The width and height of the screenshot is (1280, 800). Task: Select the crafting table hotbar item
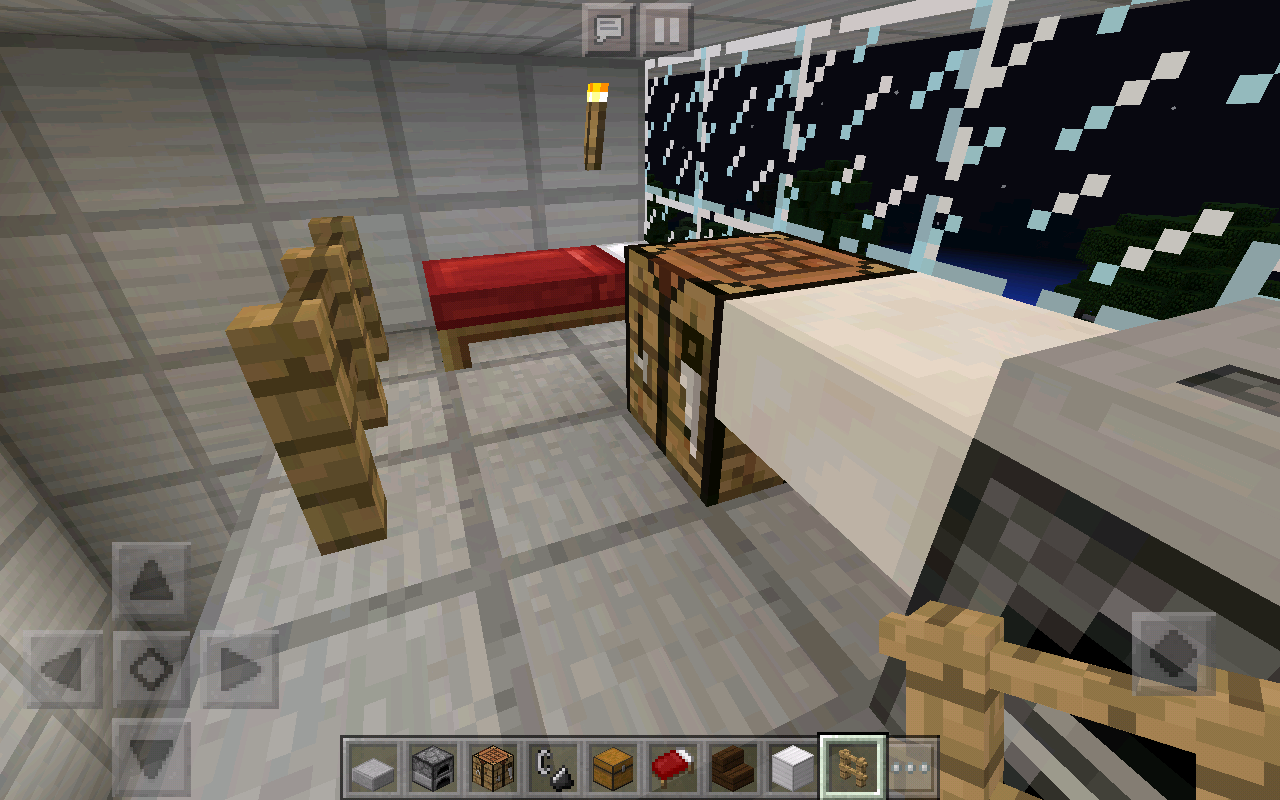pyautogui.click(x=495, y=765)
